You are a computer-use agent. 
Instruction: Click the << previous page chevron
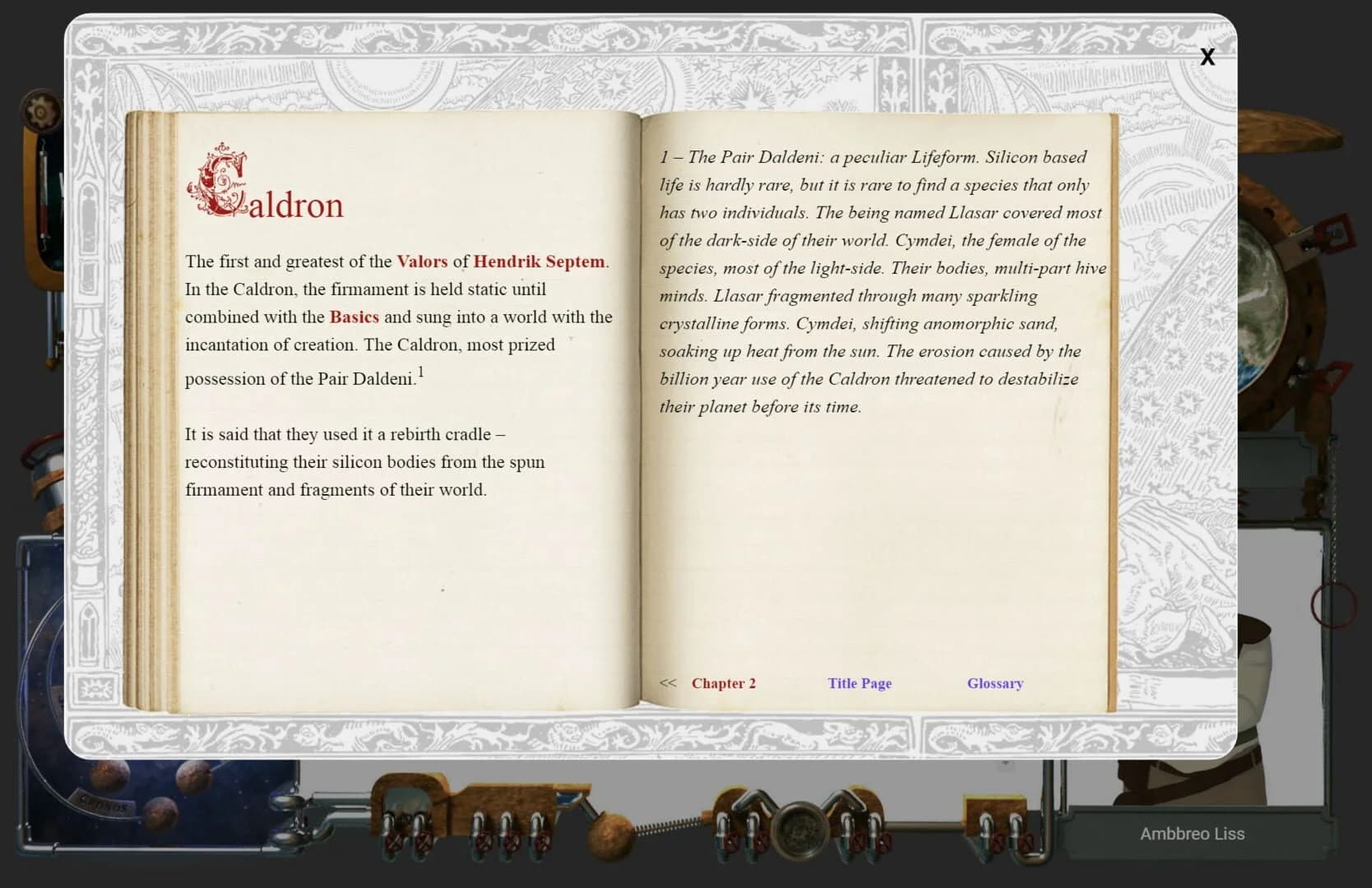[668, 683]
